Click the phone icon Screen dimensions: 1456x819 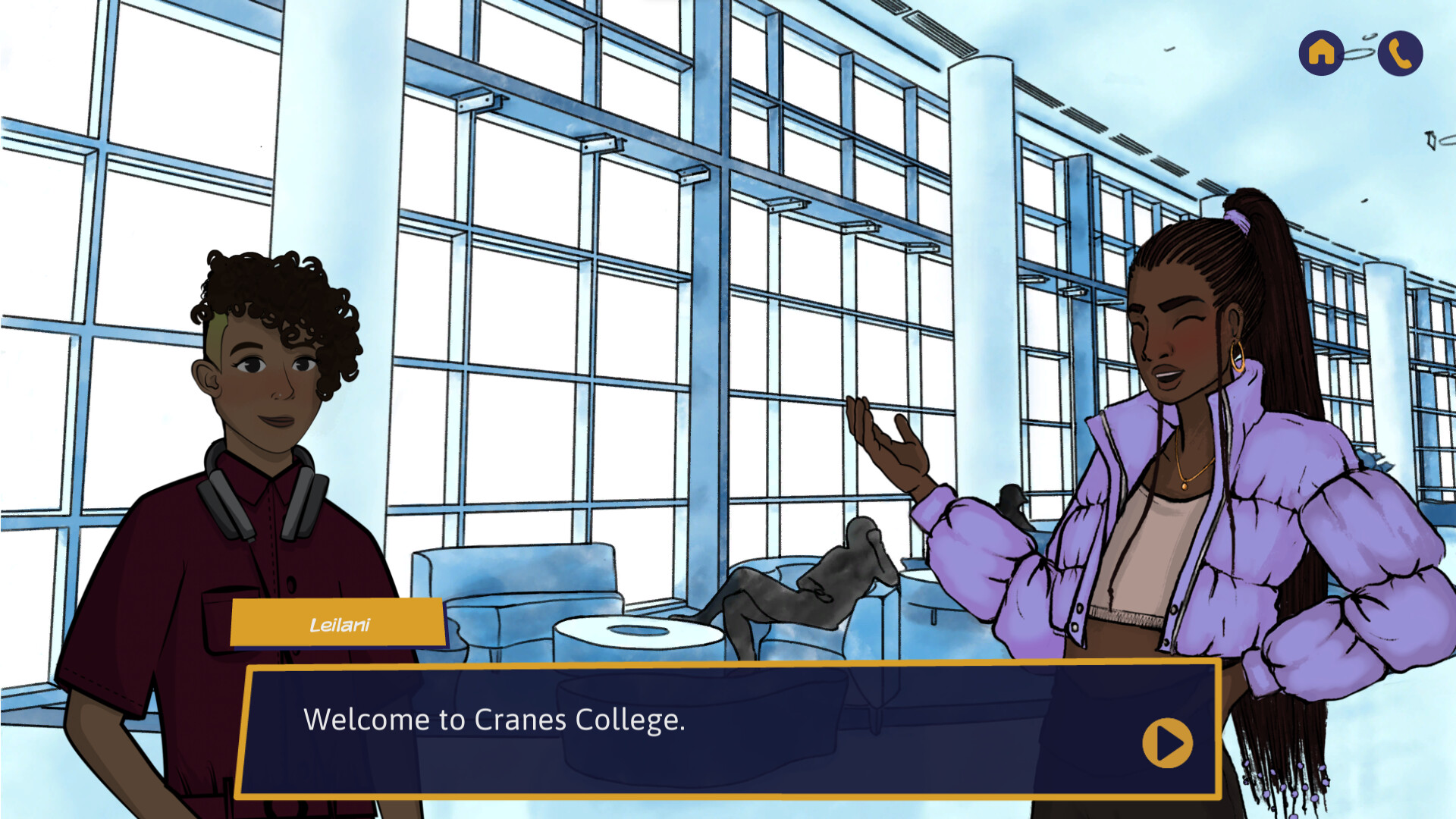tap(1400, 54)
